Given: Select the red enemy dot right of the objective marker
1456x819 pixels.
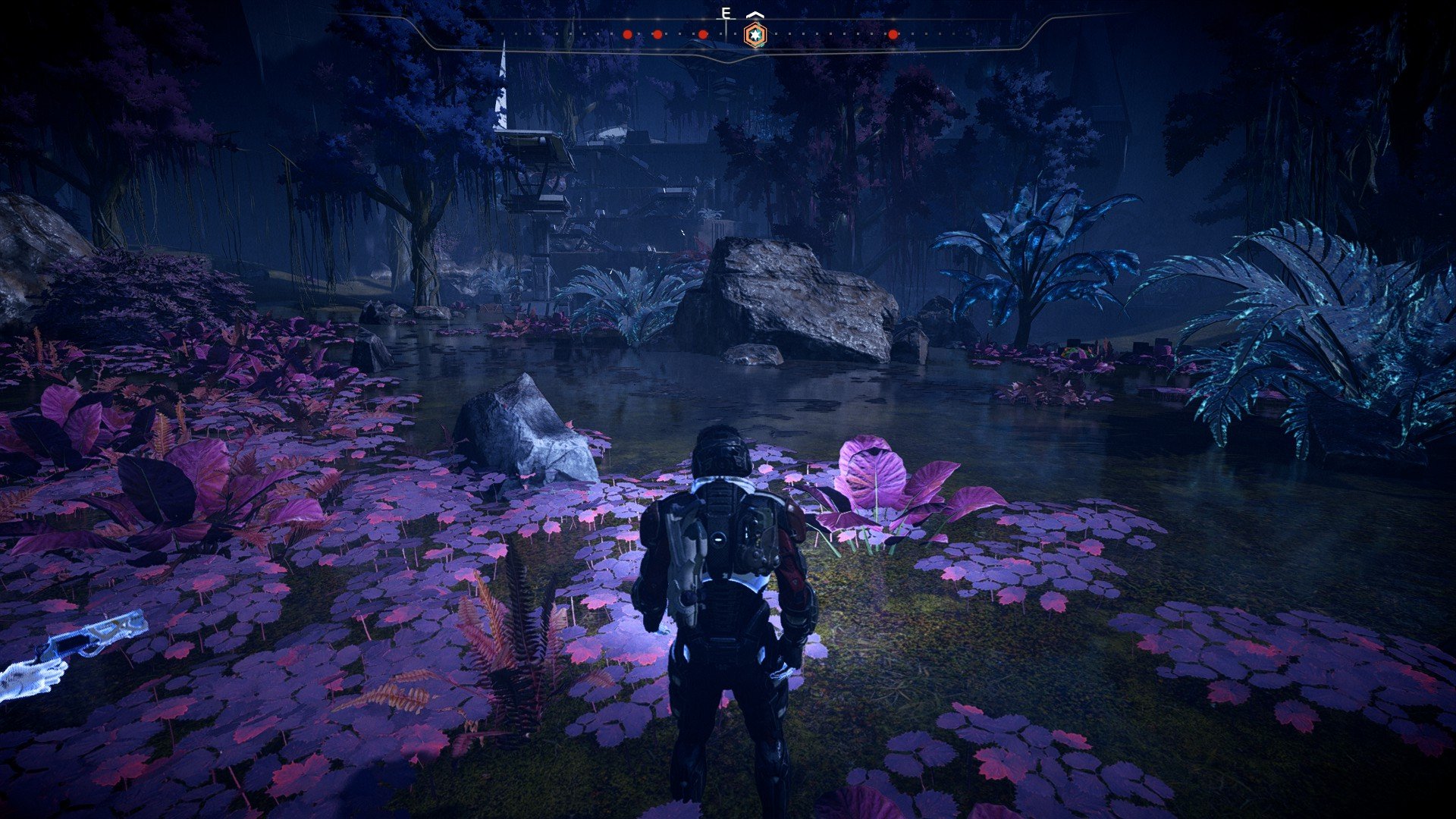Looking at the screenshot, I should (893, 34).
